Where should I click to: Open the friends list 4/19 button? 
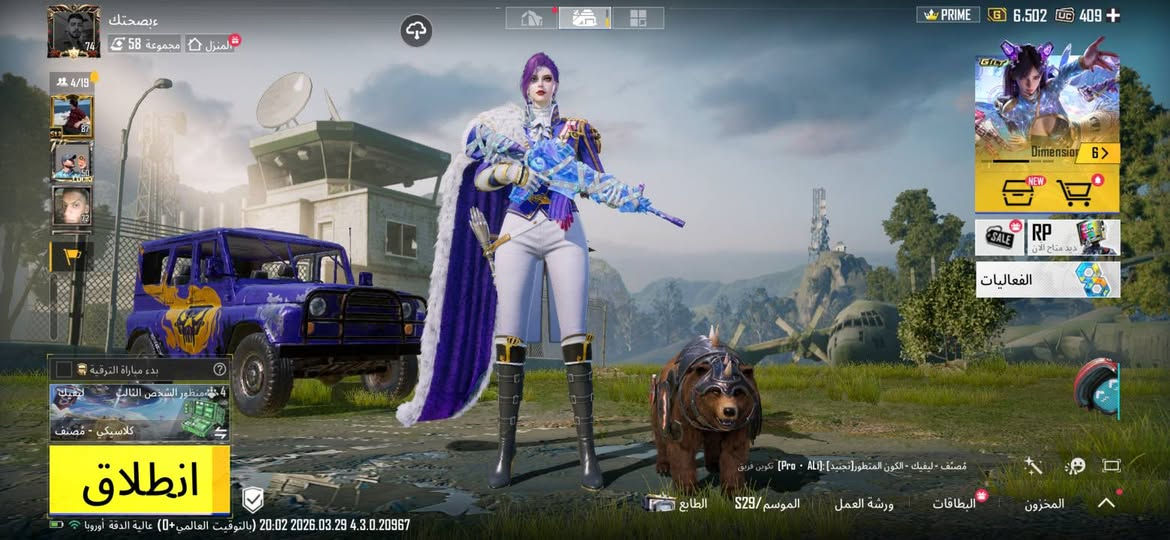tap(72, 81)
